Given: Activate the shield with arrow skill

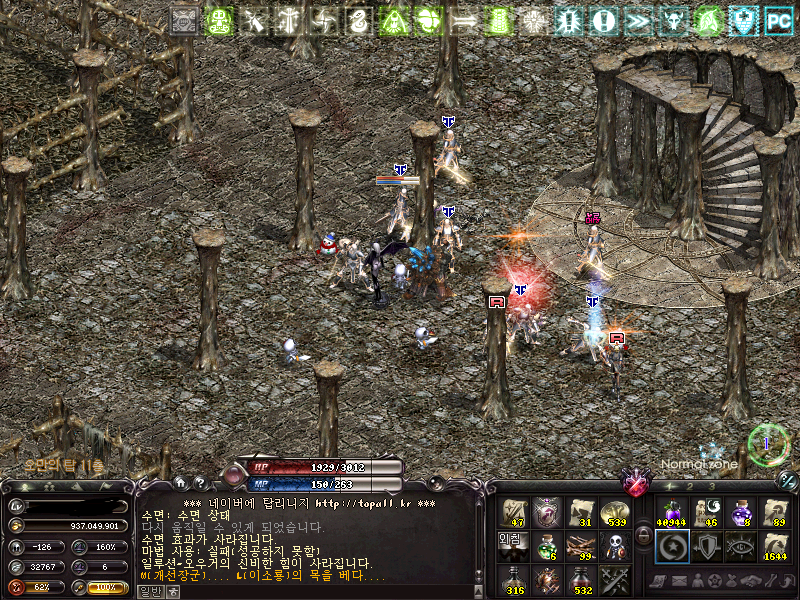Looking at the screenshot, I should click(x=704, y=546).
